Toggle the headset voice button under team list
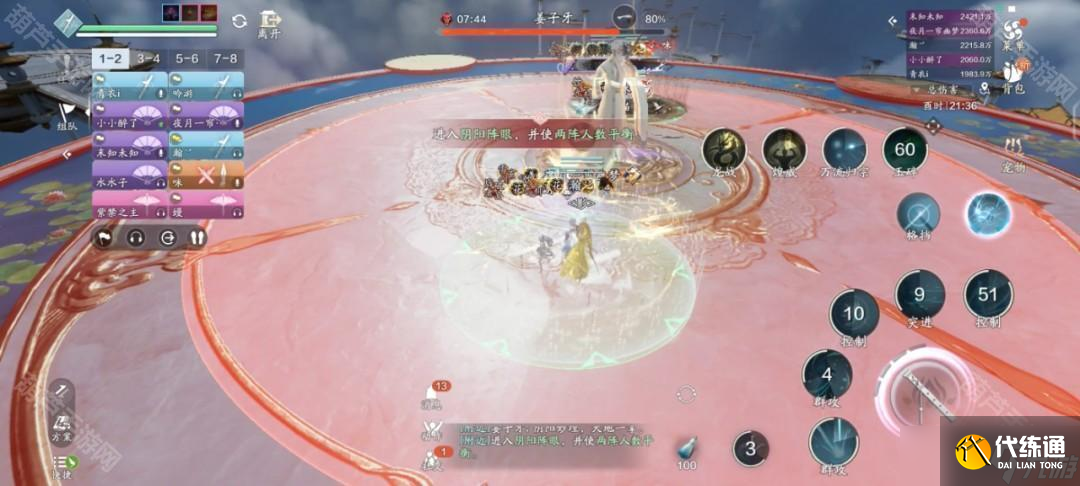 point(135,238)
